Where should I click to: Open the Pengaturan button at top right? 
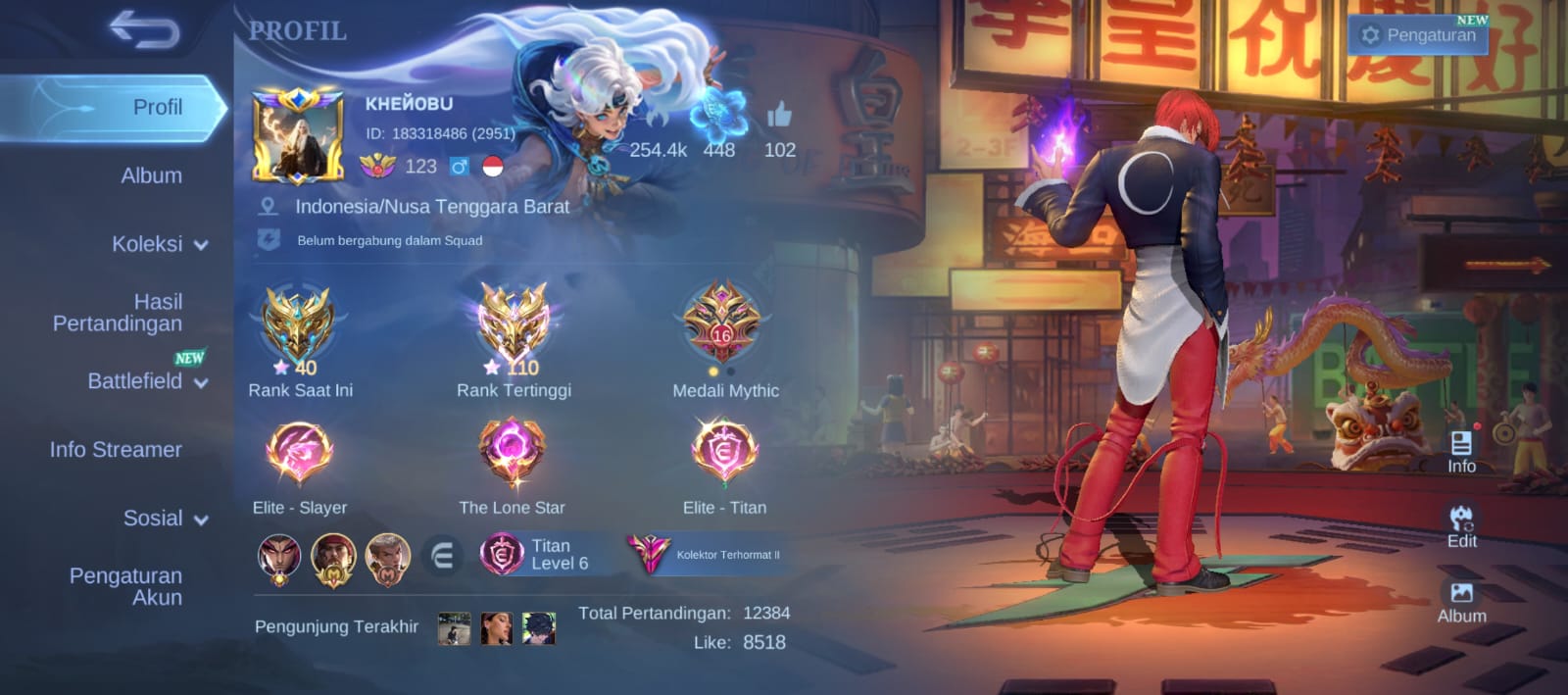(x=1417, y=35)
